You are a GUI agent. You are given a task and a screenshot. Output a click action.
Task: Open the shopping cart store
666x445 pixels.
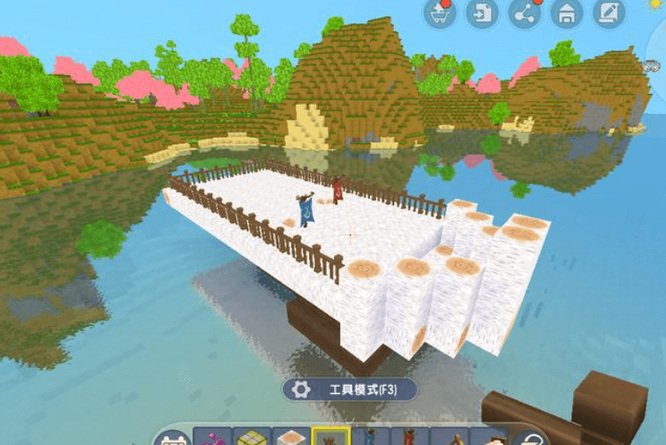pyautogui.click(x=440, y=14)
